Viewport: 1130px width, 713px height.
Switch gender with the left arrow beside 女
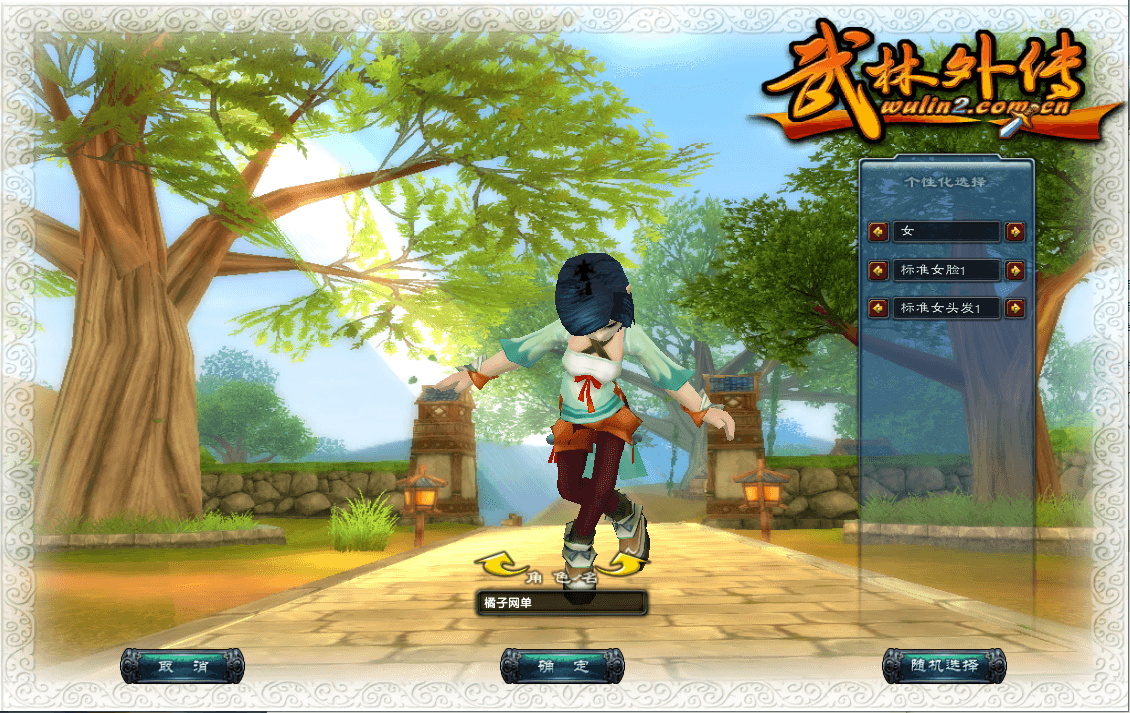[878, 232]
